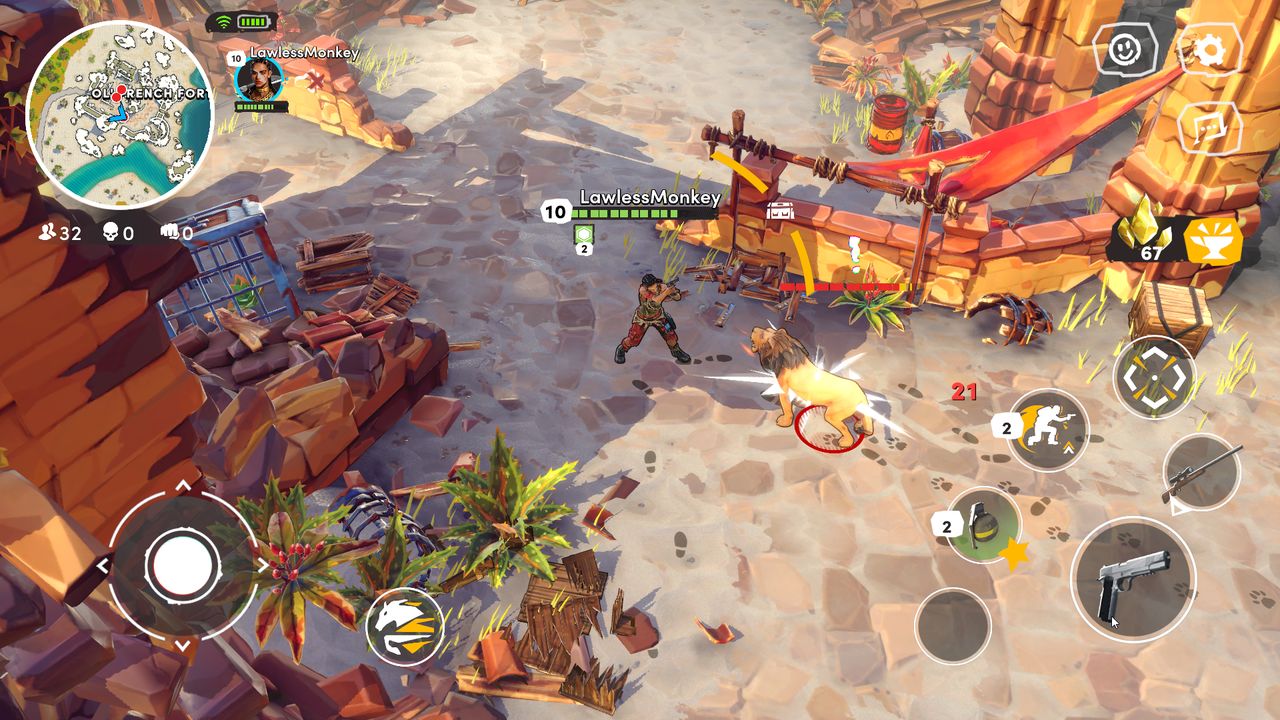Switch to the sniper rifle

(1202, 472)
